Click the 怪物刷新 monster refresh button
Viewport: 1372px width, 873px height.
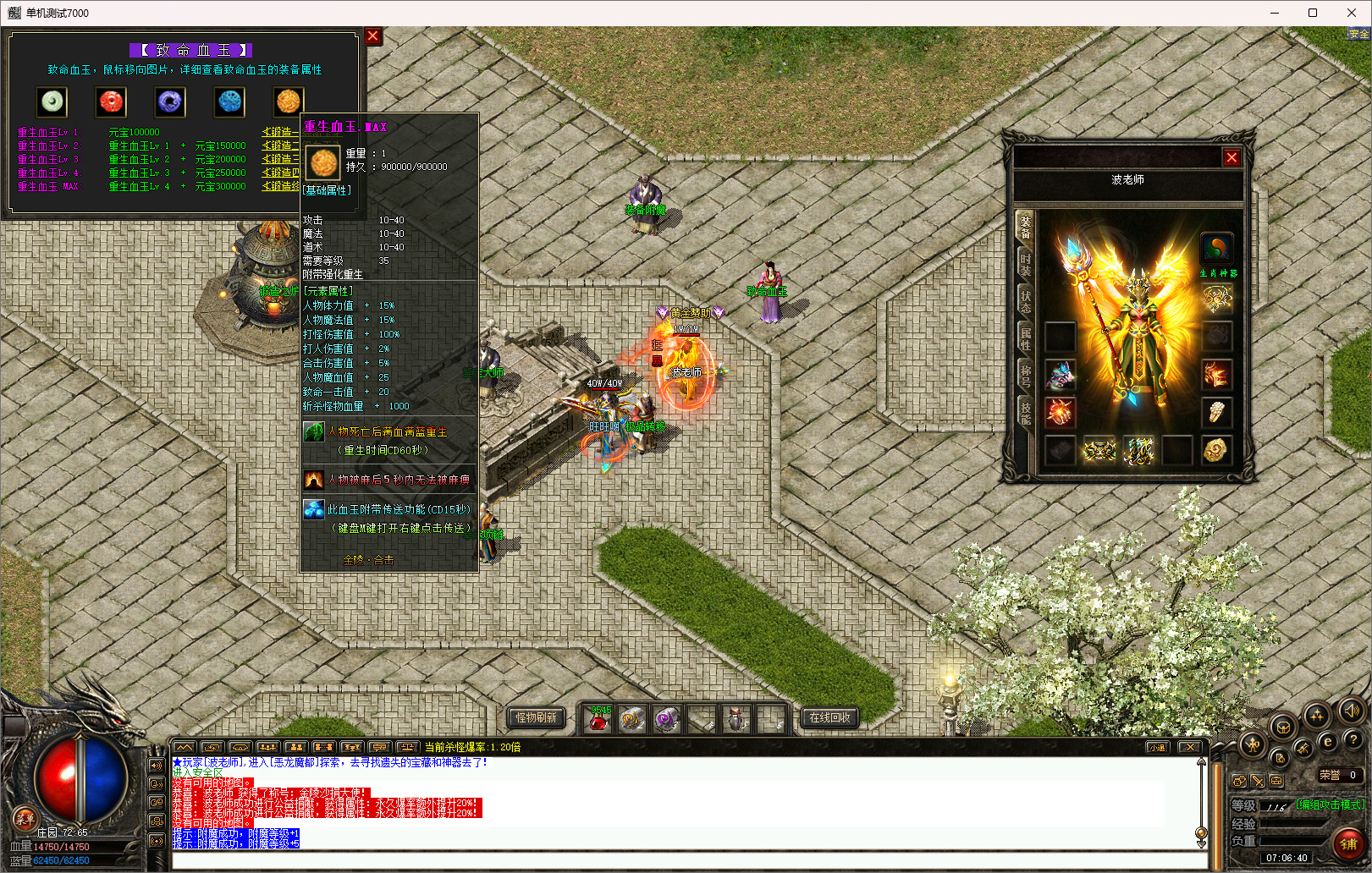coord(537,717)
